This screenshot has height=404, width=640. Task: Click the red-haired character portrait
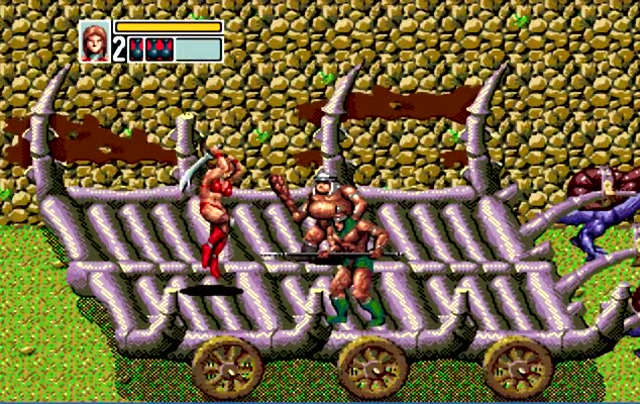pyautogui.click(x=95, y=41)
